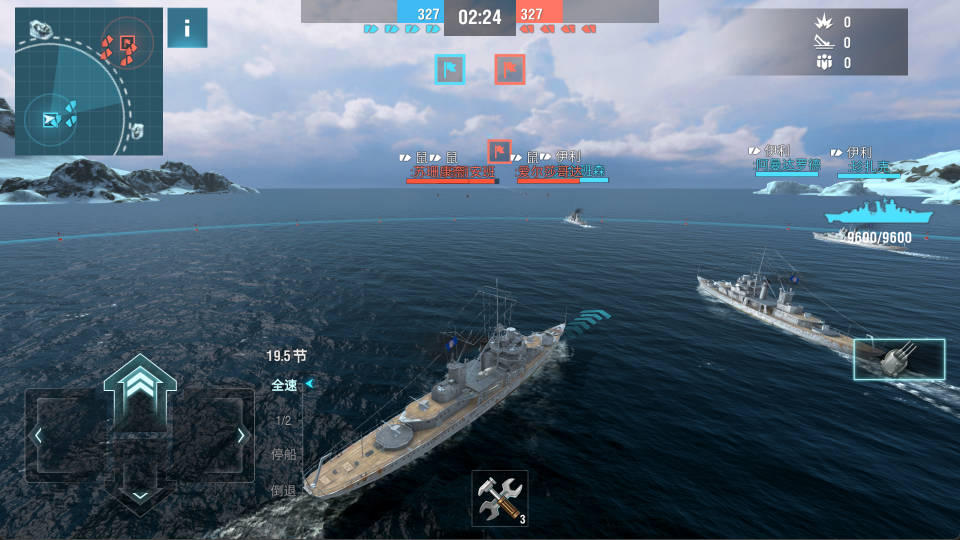
Task: Click the minimap radar display
Action: 89,82
